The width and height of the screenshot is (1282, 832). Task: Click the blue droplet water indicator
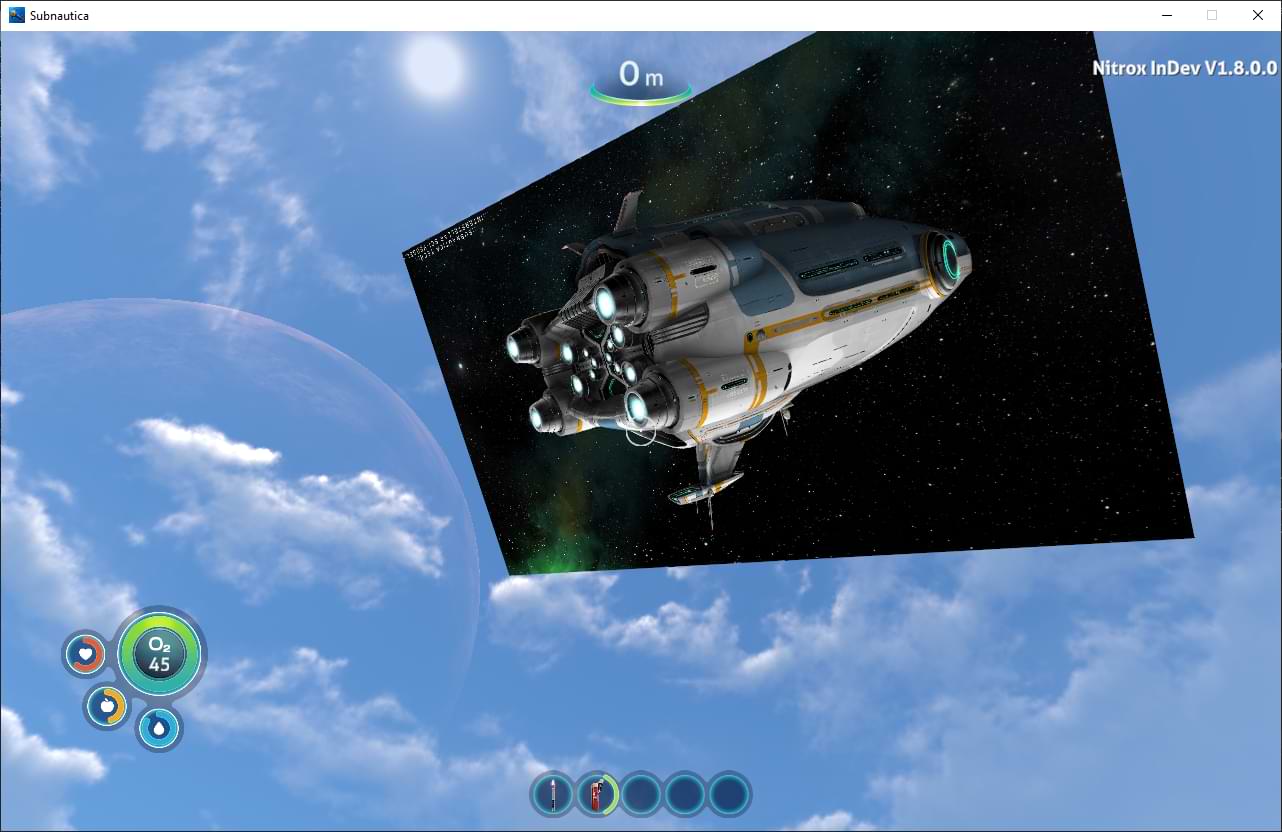158,729
